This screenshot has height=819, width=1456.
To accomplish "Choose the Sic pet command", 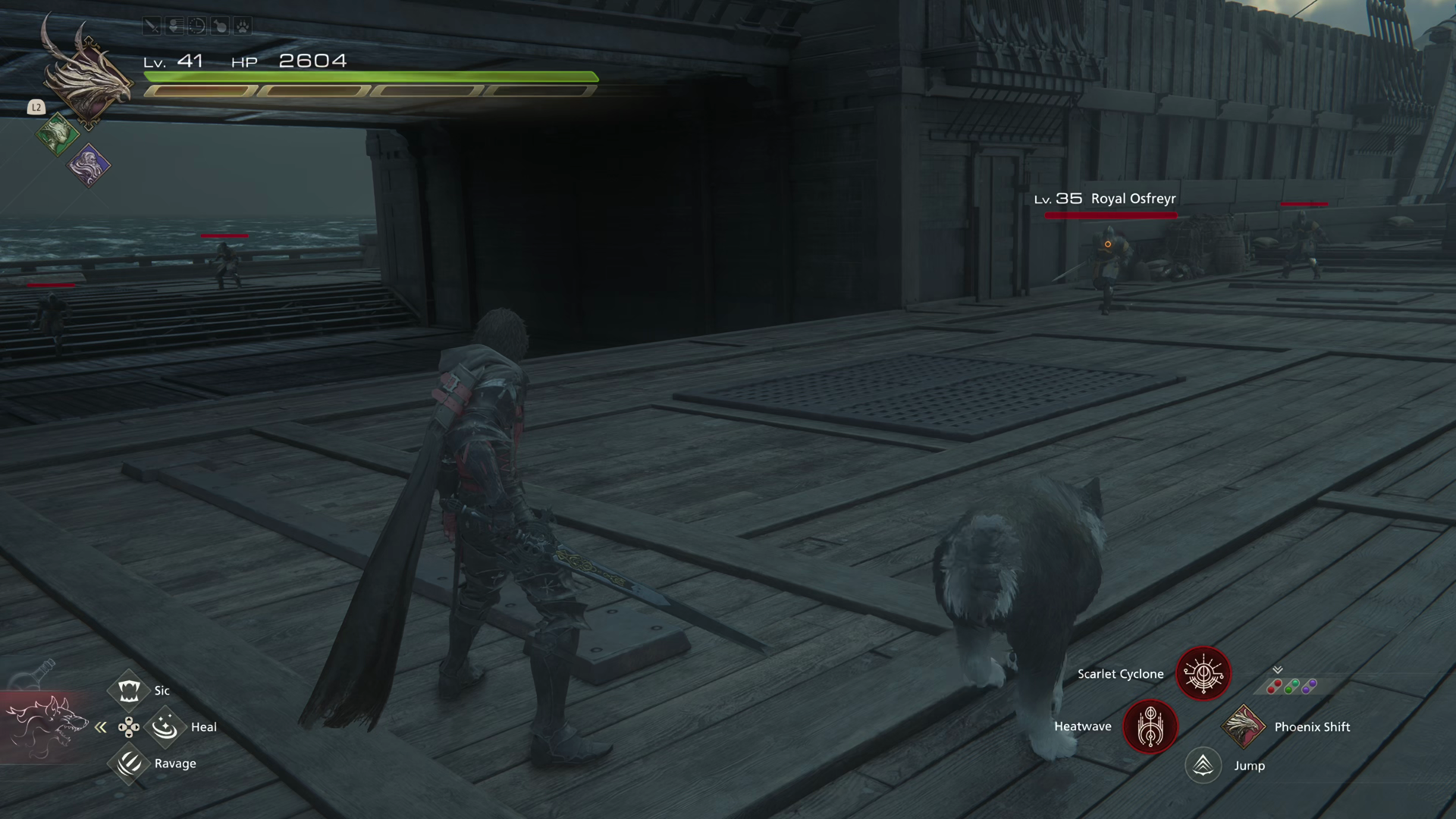I will (x=129, y=690).
